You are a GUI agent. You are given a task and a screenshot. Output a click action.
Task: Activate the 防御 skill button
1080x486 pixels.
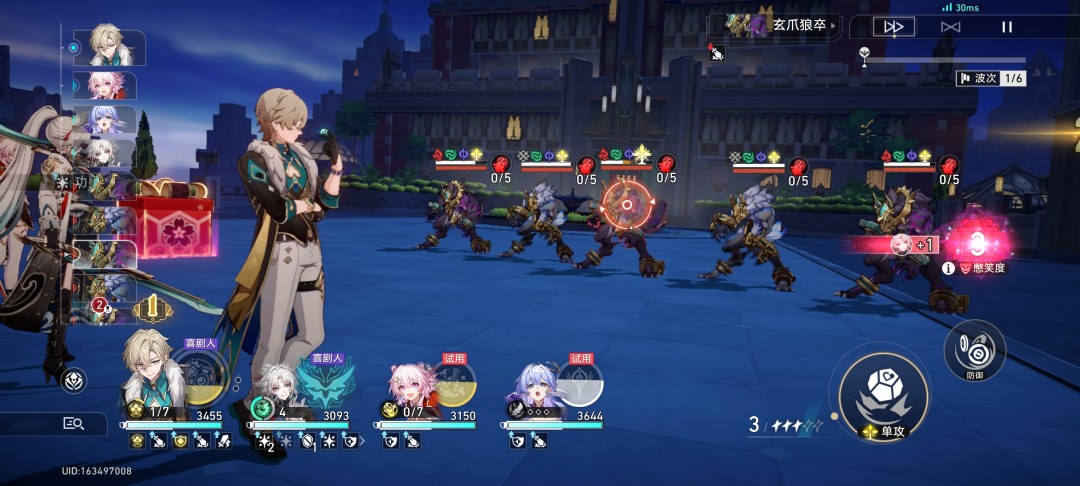[x=974, y=348]
